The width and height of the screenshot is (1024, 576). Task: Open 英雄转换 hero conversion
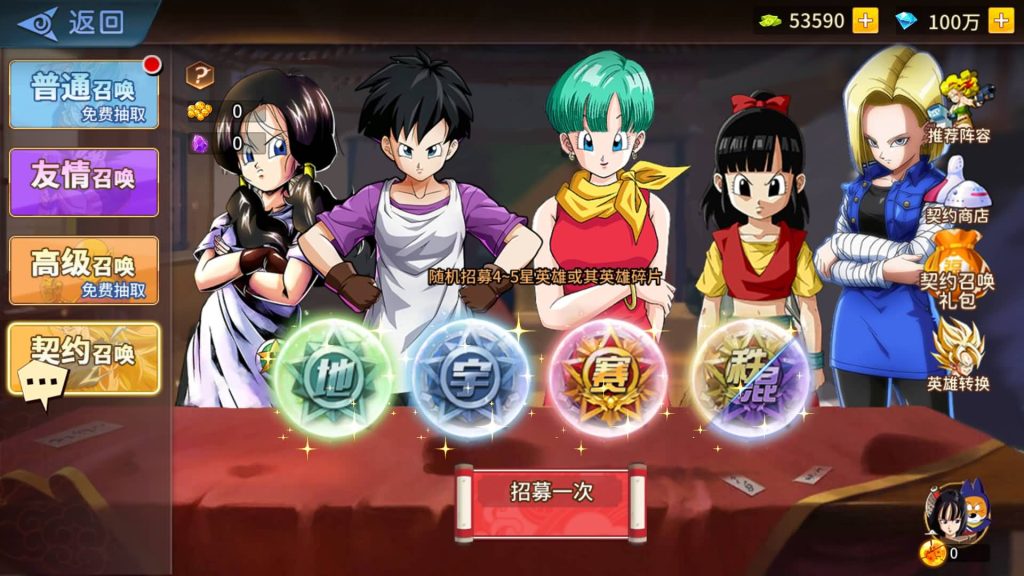957,355
